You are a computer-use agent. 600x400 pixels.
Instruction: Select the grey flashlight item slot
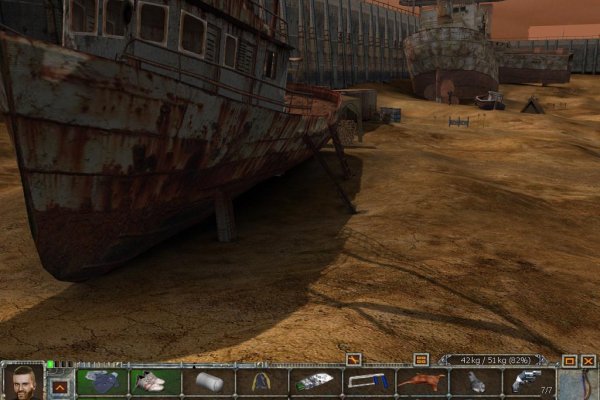click(x=475, y=381)
